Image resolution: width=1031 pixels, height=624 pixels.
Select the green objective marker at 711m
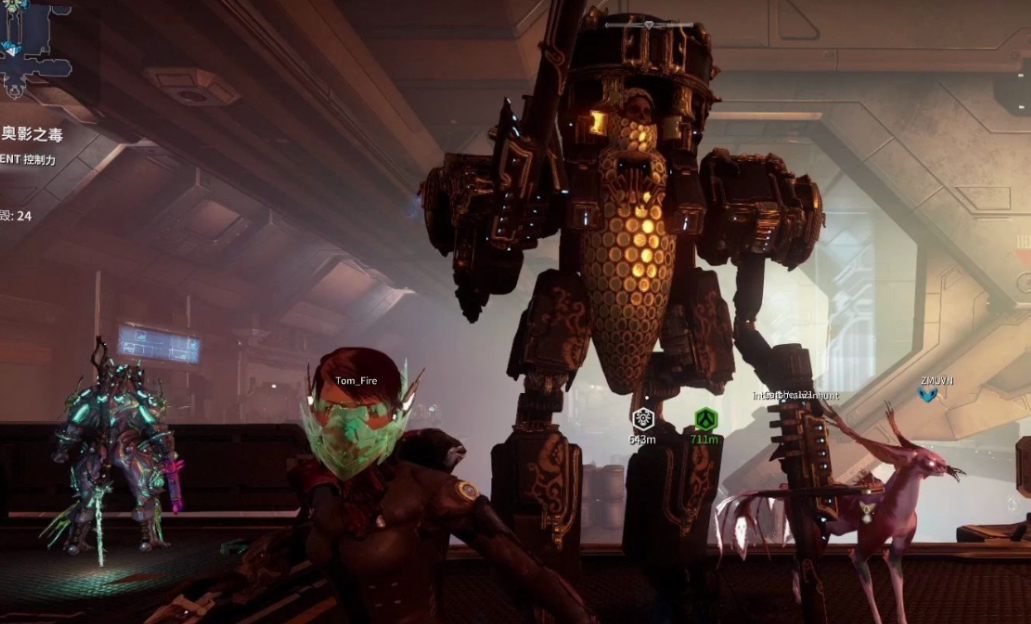coord(705,419)
